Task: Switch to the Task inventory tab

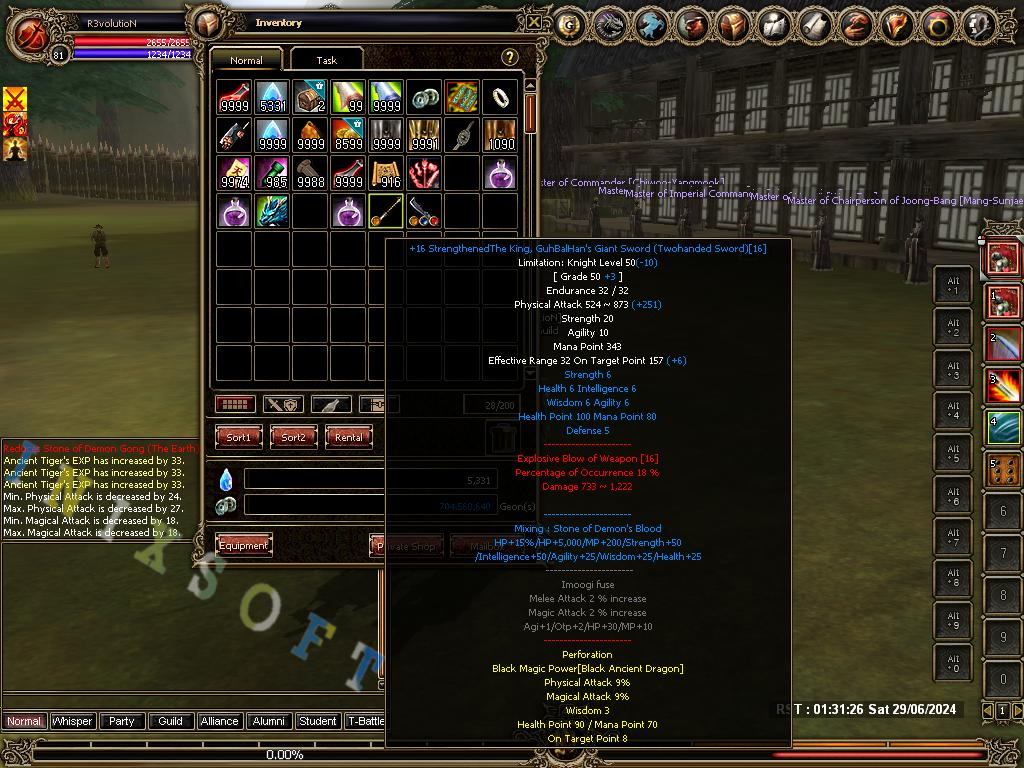Action: (x=326, y=60)
